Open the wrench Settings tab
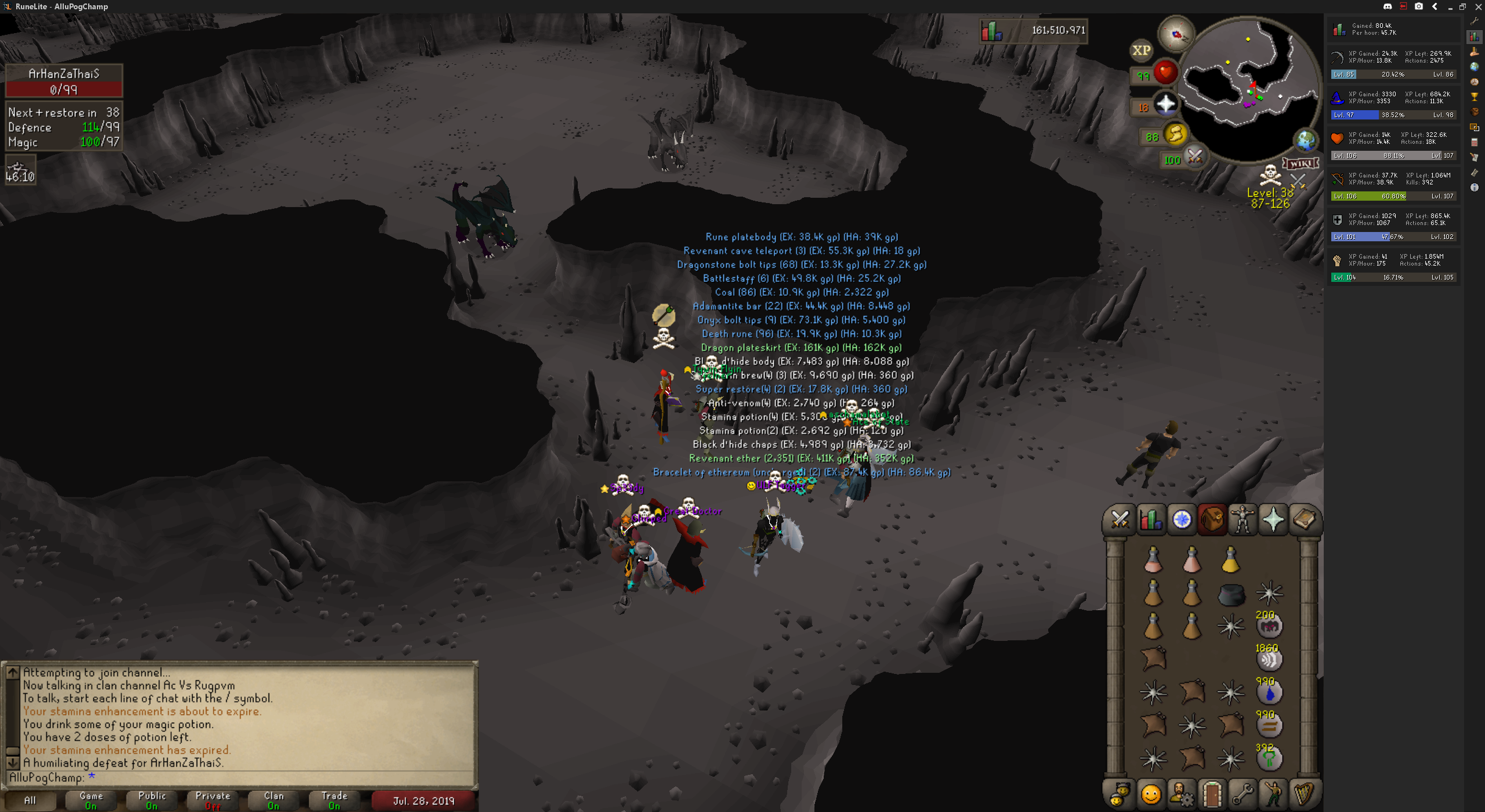Screen dimensions: 1485x812 pos(1243,794)
